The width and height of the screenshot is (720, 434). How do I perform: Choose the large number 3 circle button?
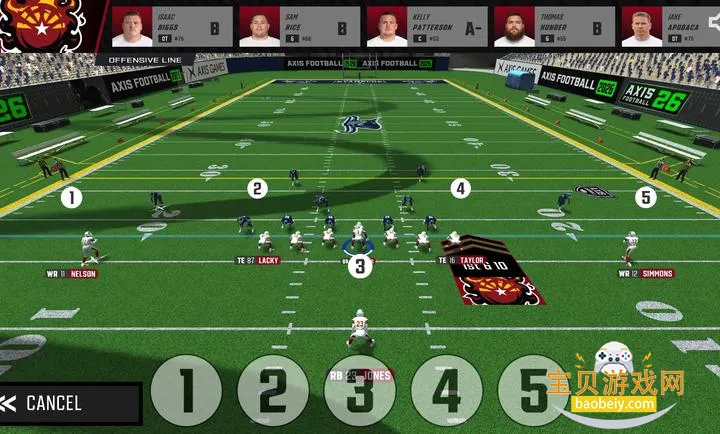tap(359, 391)
